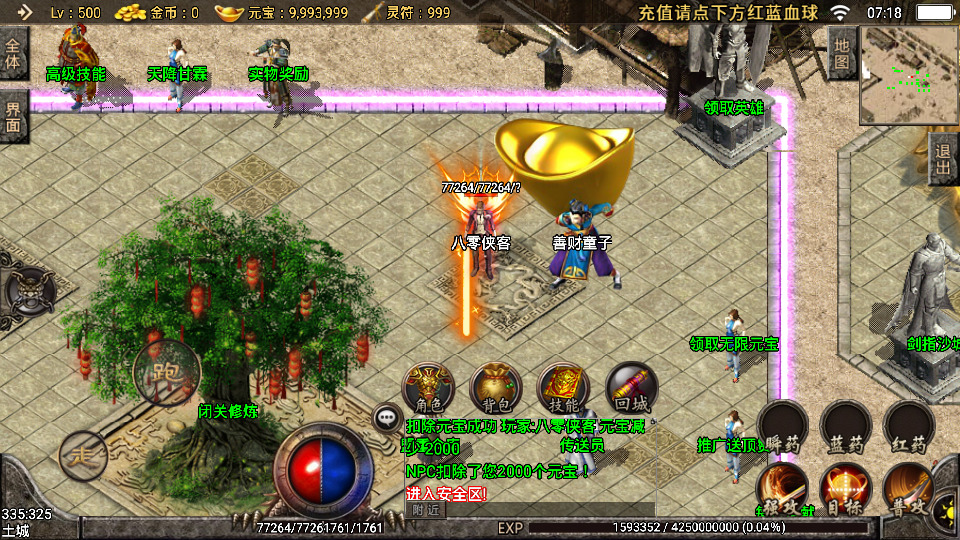Open the 地图 map button
960x540 pixels.
842,53
